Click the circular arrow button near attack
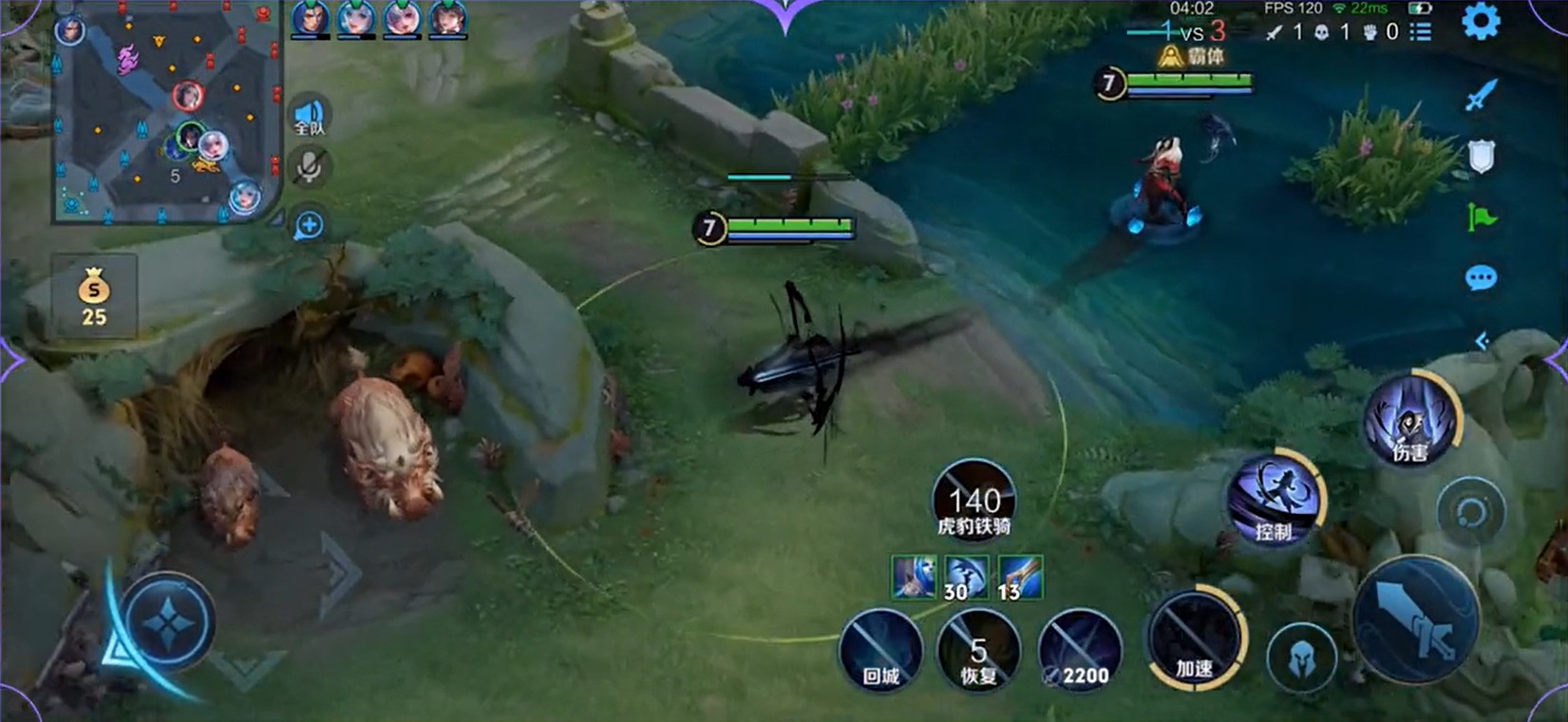 [x=1470, y=513]
